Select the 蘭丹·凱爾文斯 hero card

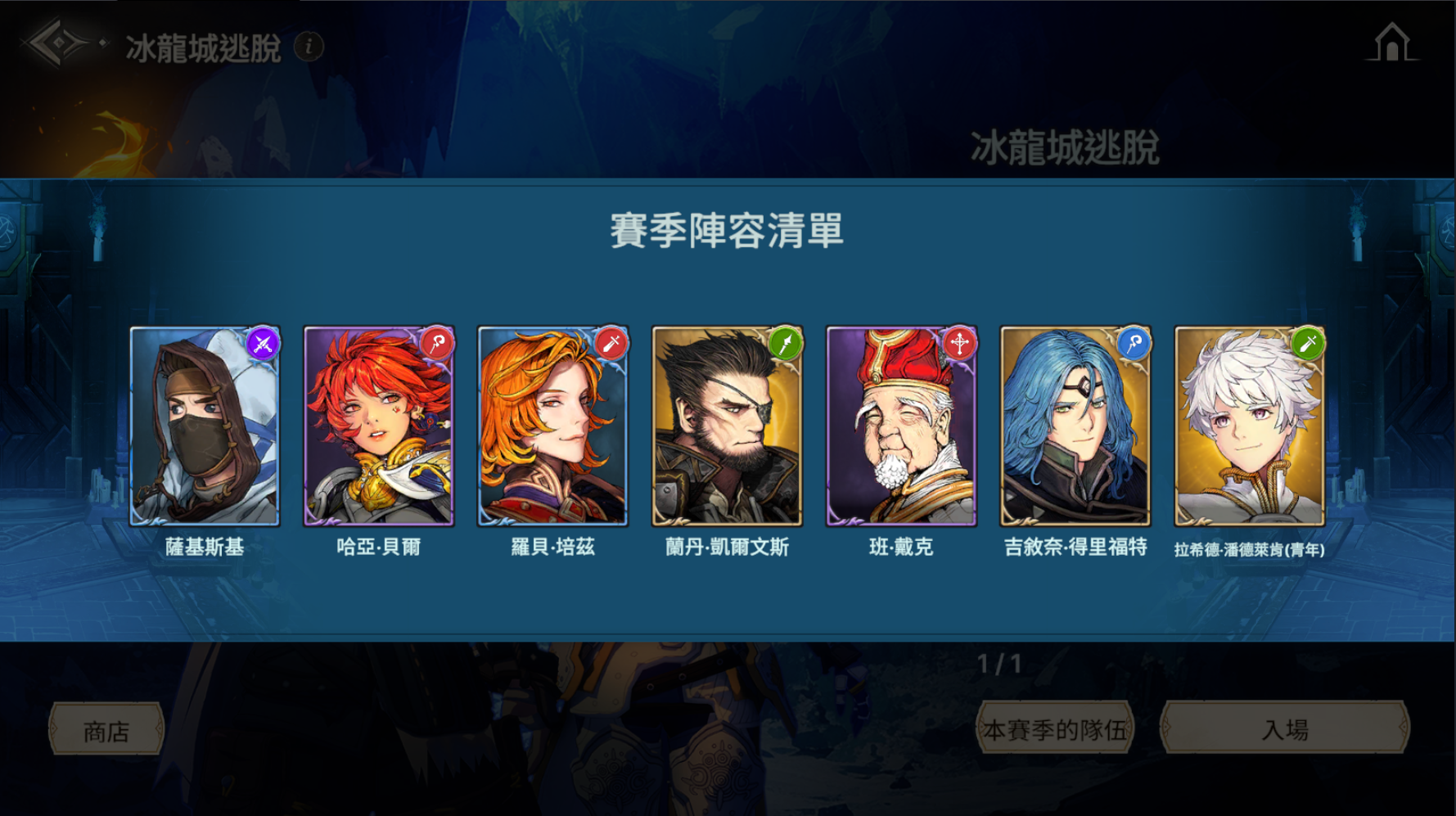click(727, 426)
